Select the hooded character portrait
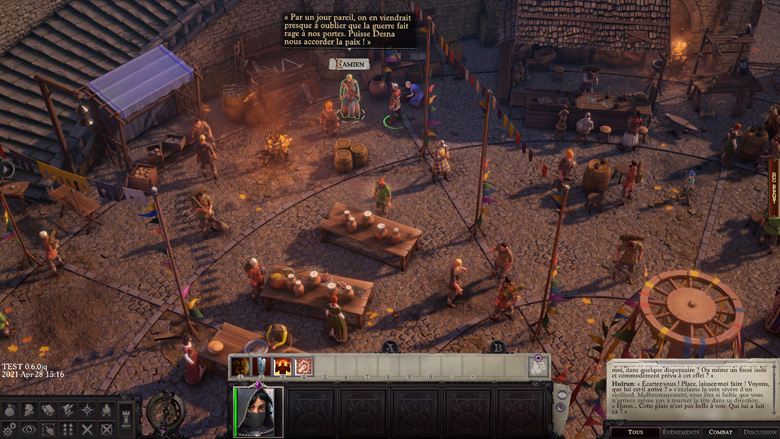 click(x=259, y=412)
